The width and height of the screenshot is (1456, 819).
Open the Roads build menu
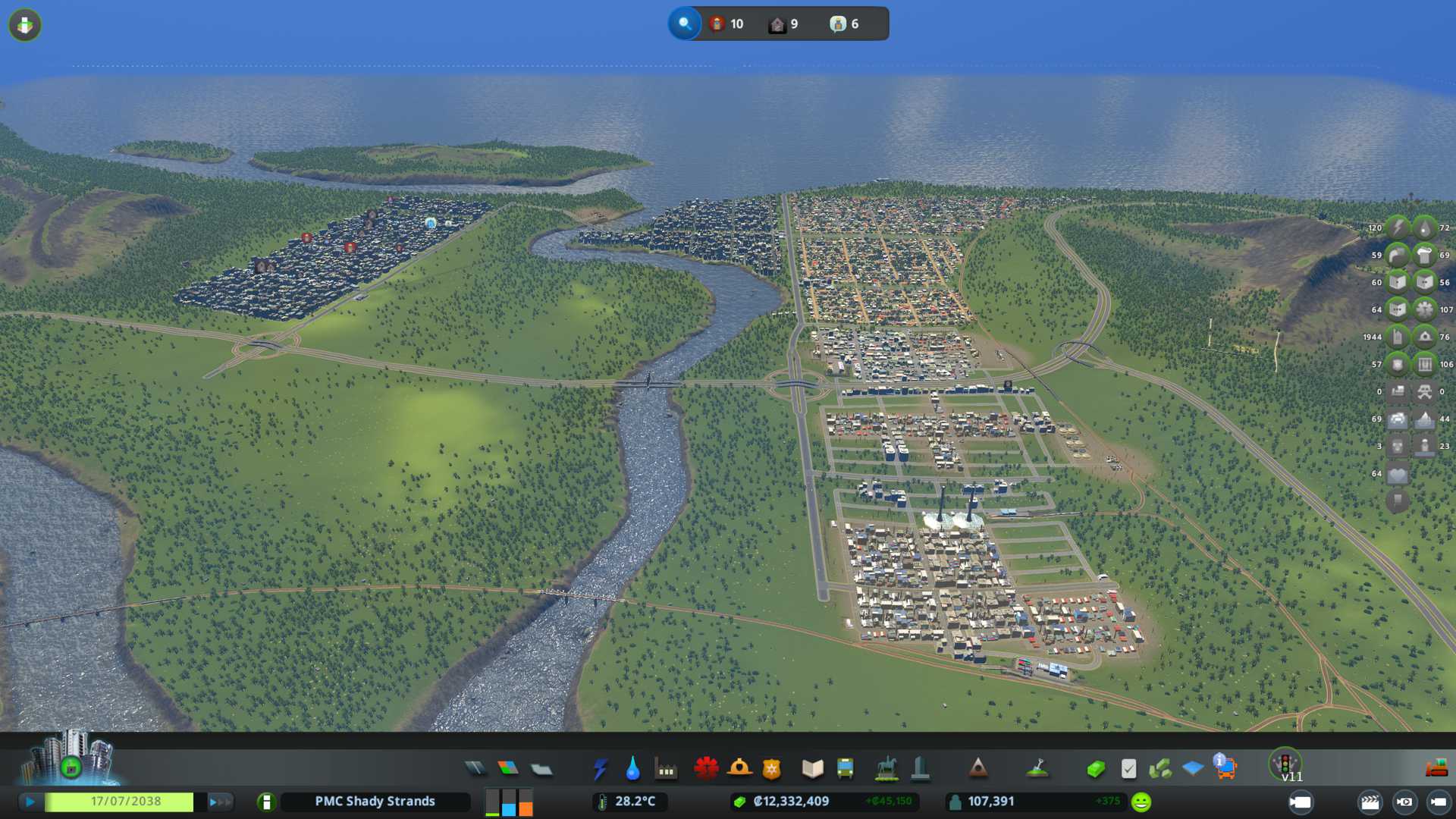click(x=475, y=769)
